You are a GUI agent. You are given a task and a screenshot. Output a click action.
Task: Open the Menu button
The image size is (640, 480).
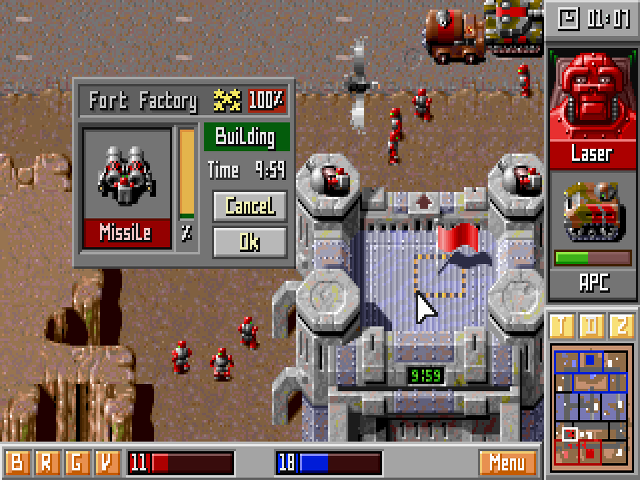pyautogui.click(x=507, y=463)
